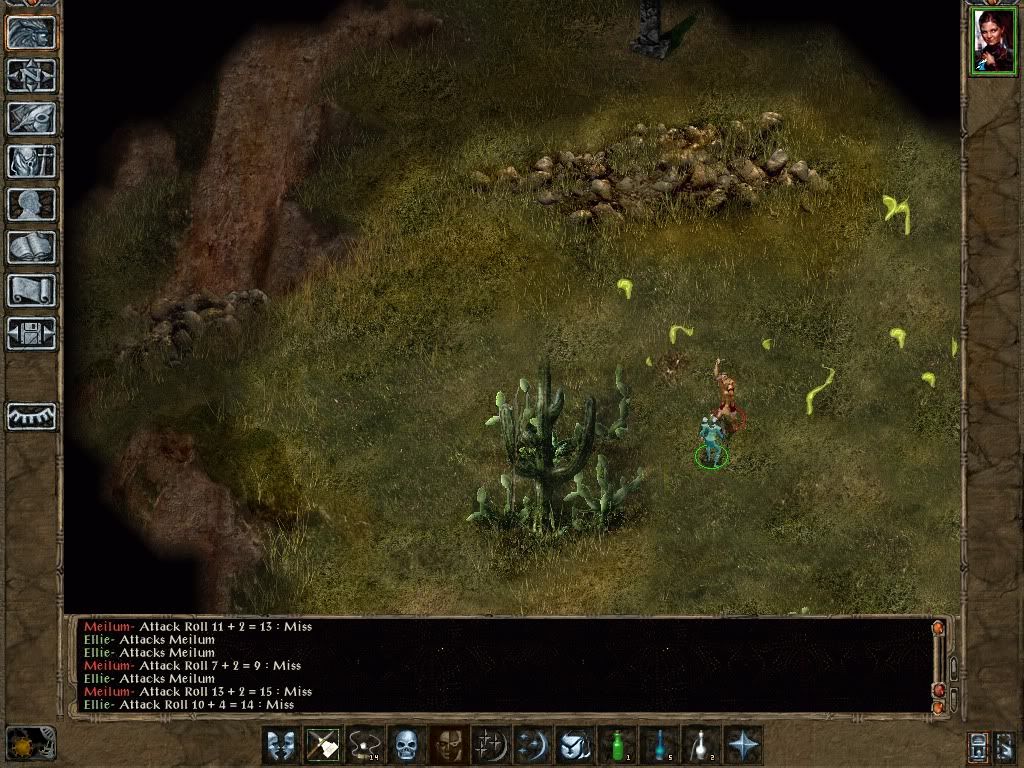Use the white flask quick item

[700, 745]
